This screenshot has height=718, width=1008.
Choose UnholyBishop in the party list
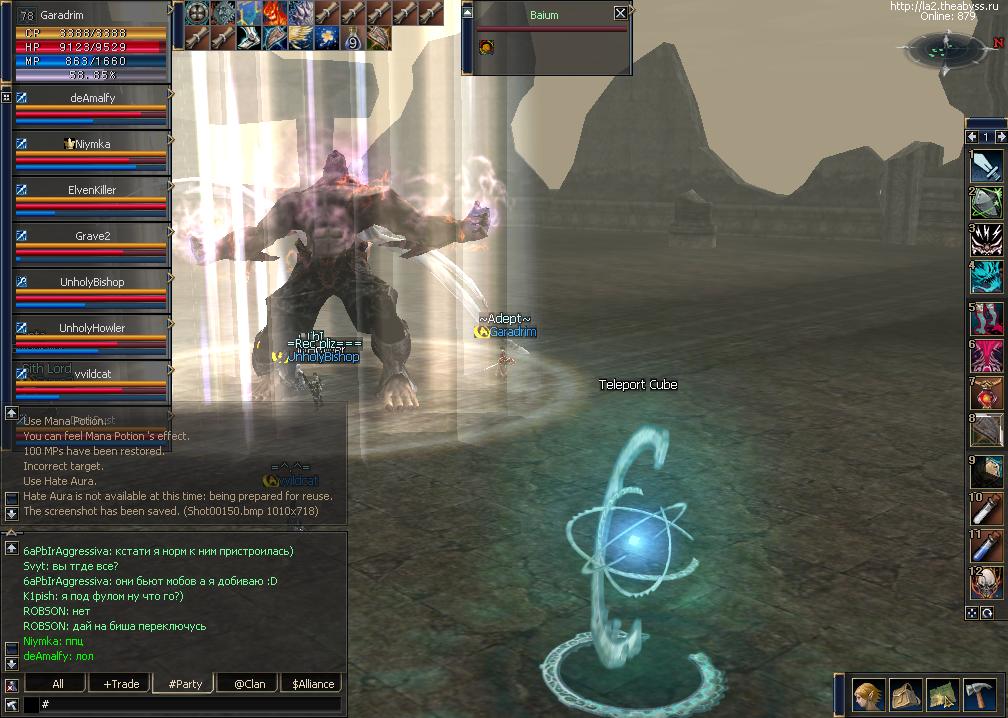(92, 282)
